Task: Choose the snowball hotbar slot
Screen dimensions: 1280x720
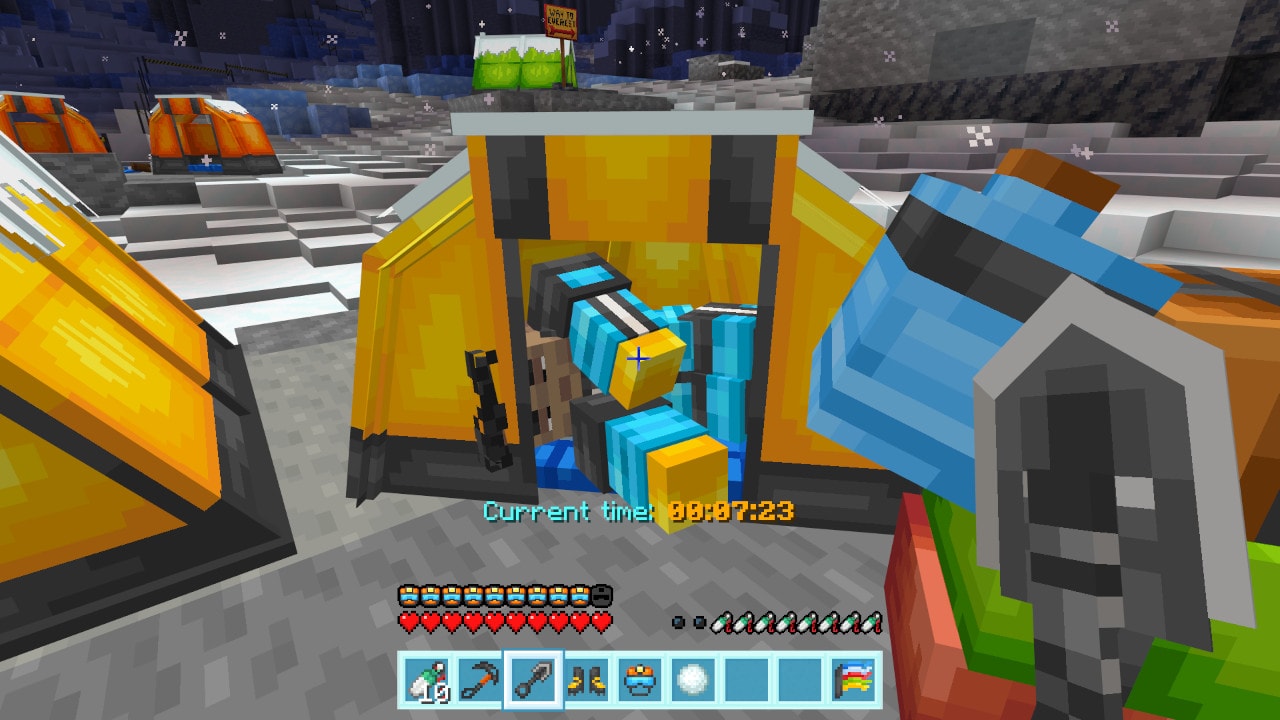Action: coord(694,680)
